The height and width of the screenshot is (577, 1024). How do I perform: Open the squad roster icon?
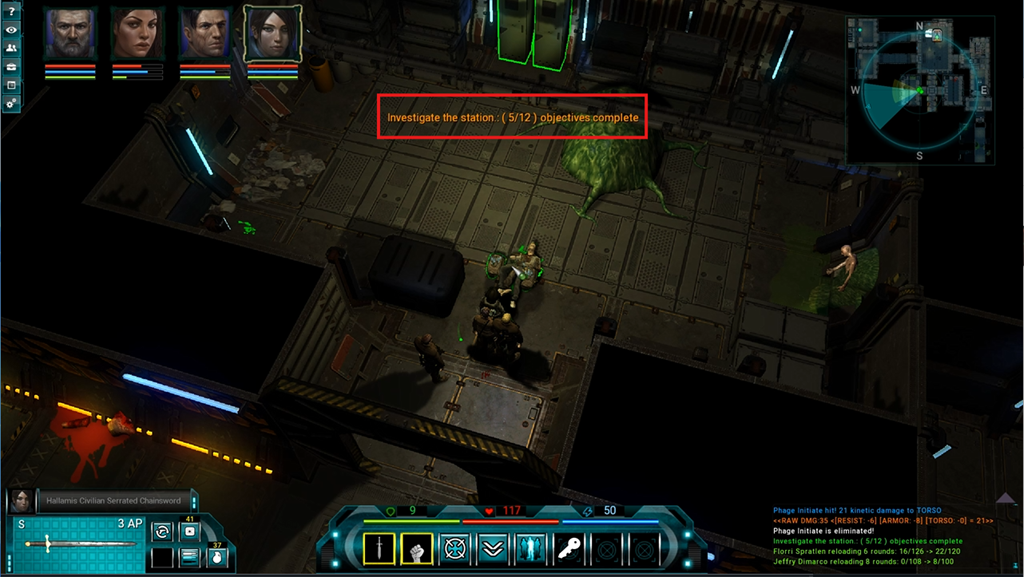11,47
